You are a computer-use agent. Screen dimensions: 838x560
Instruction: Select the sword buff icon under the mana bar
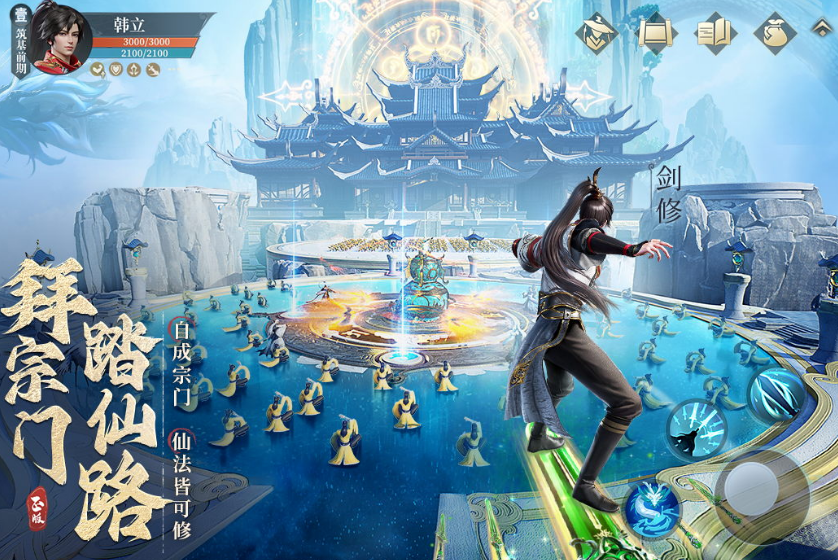tap(152, 69)
